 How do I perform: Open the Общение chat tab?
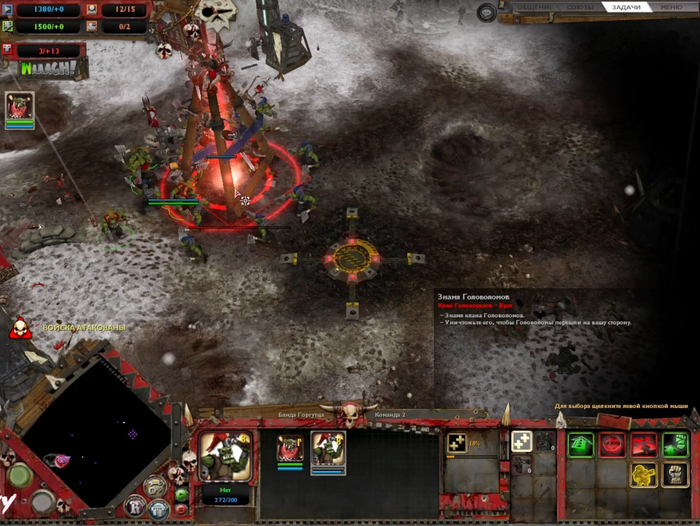pos(532,7)
